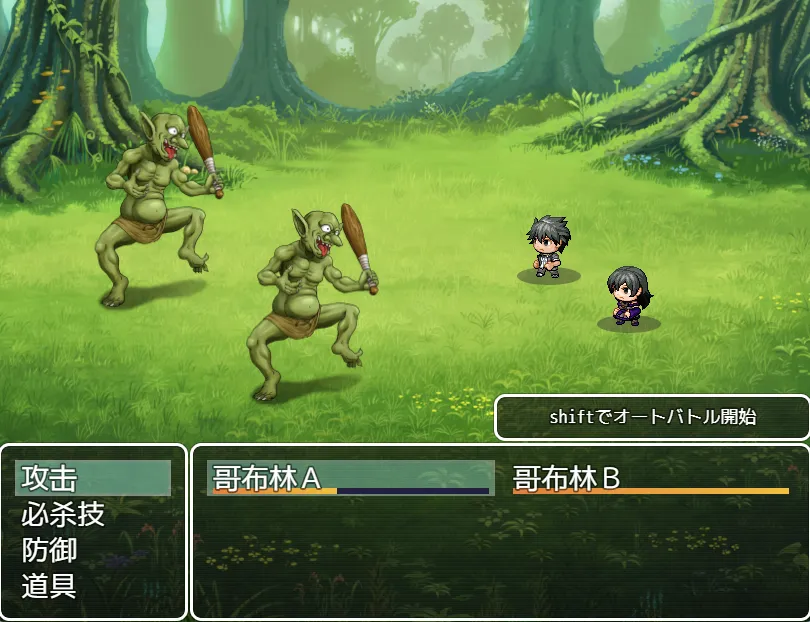Choose the 必杀技 special skill command

click(x=92, y=514)
